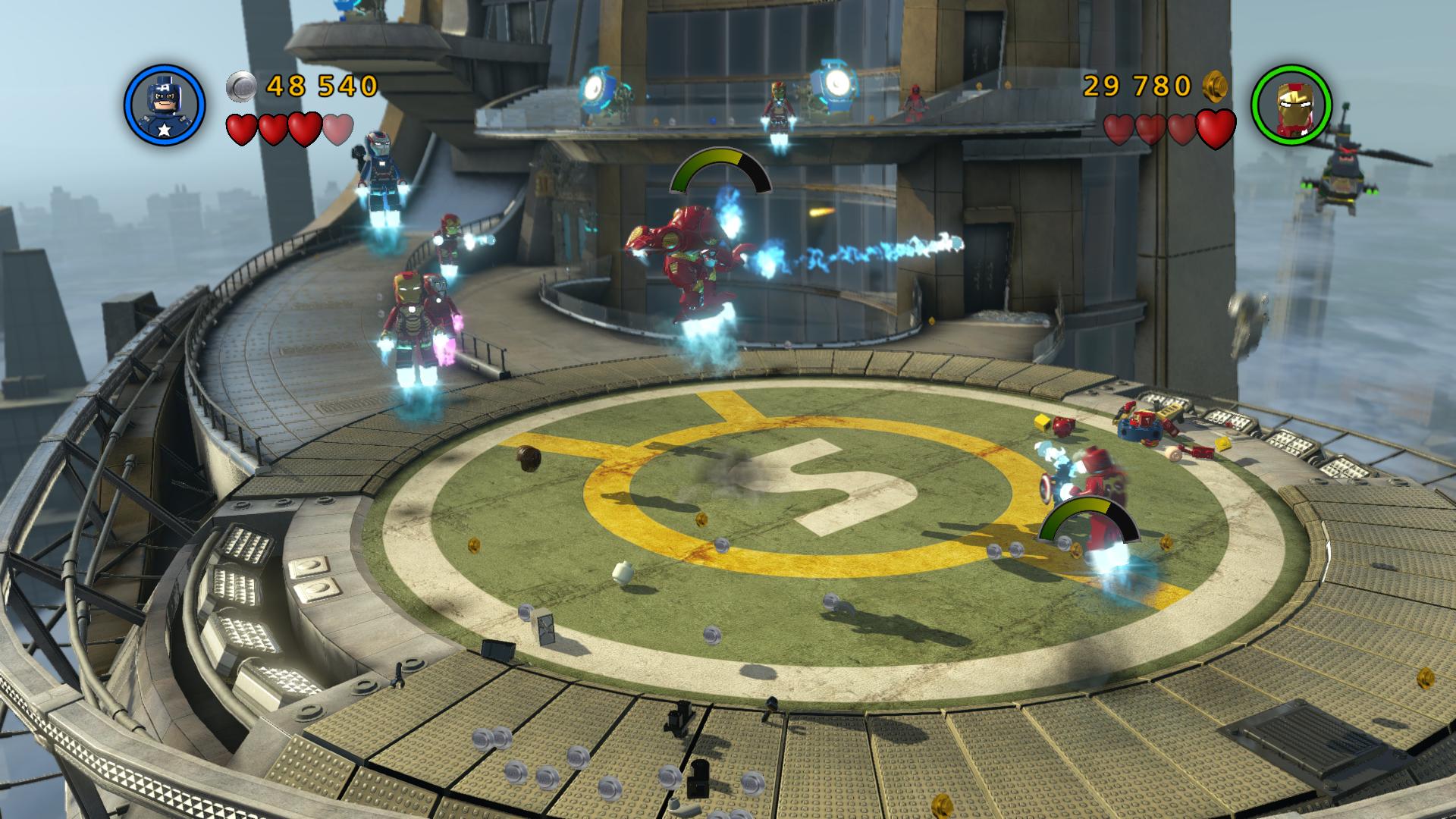
Task: Select the gold stud icon next to 29 780
Action: (x=1216, y=86)
